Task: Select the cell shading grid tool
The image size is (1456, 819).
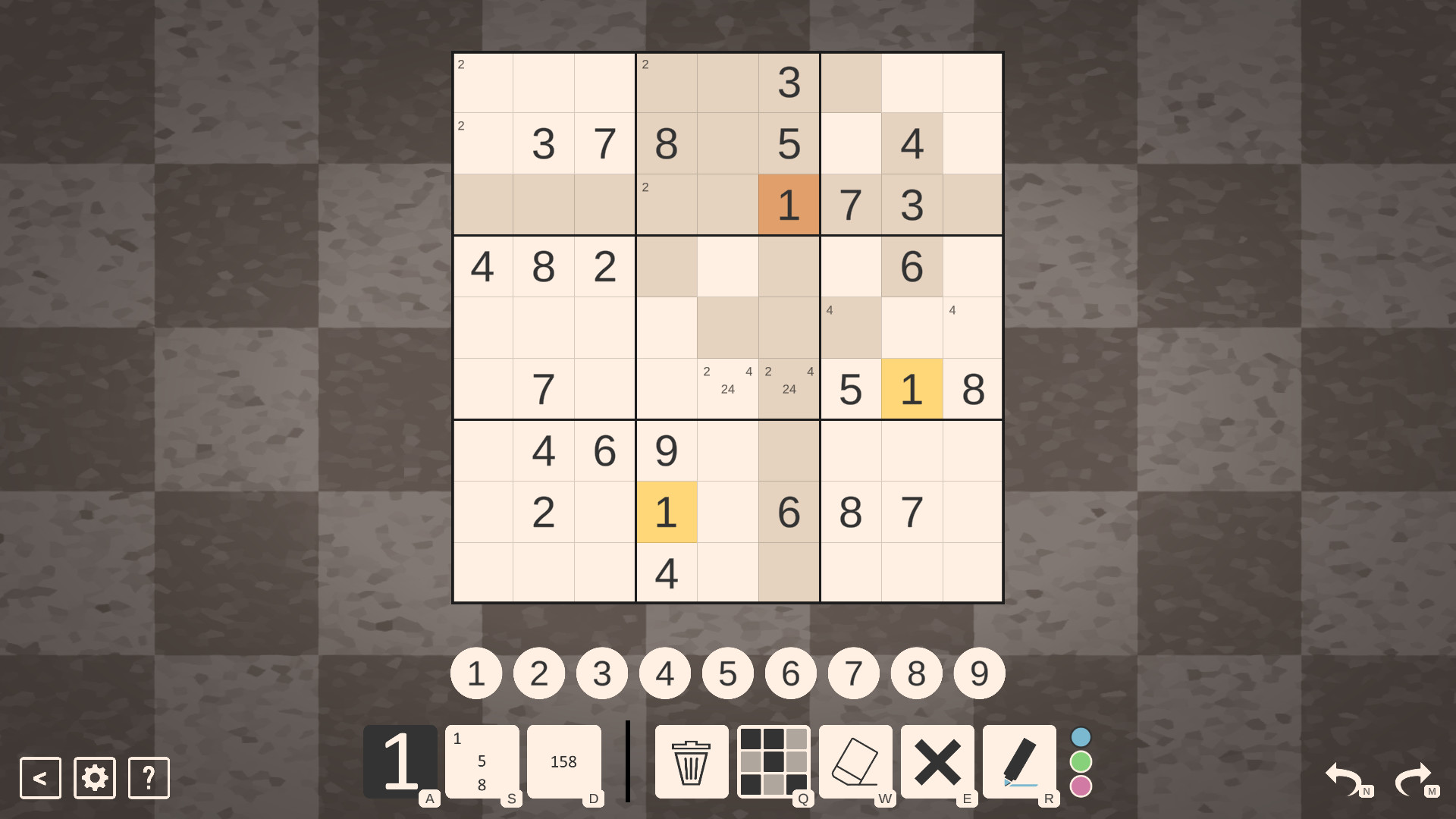Action: 773,761
